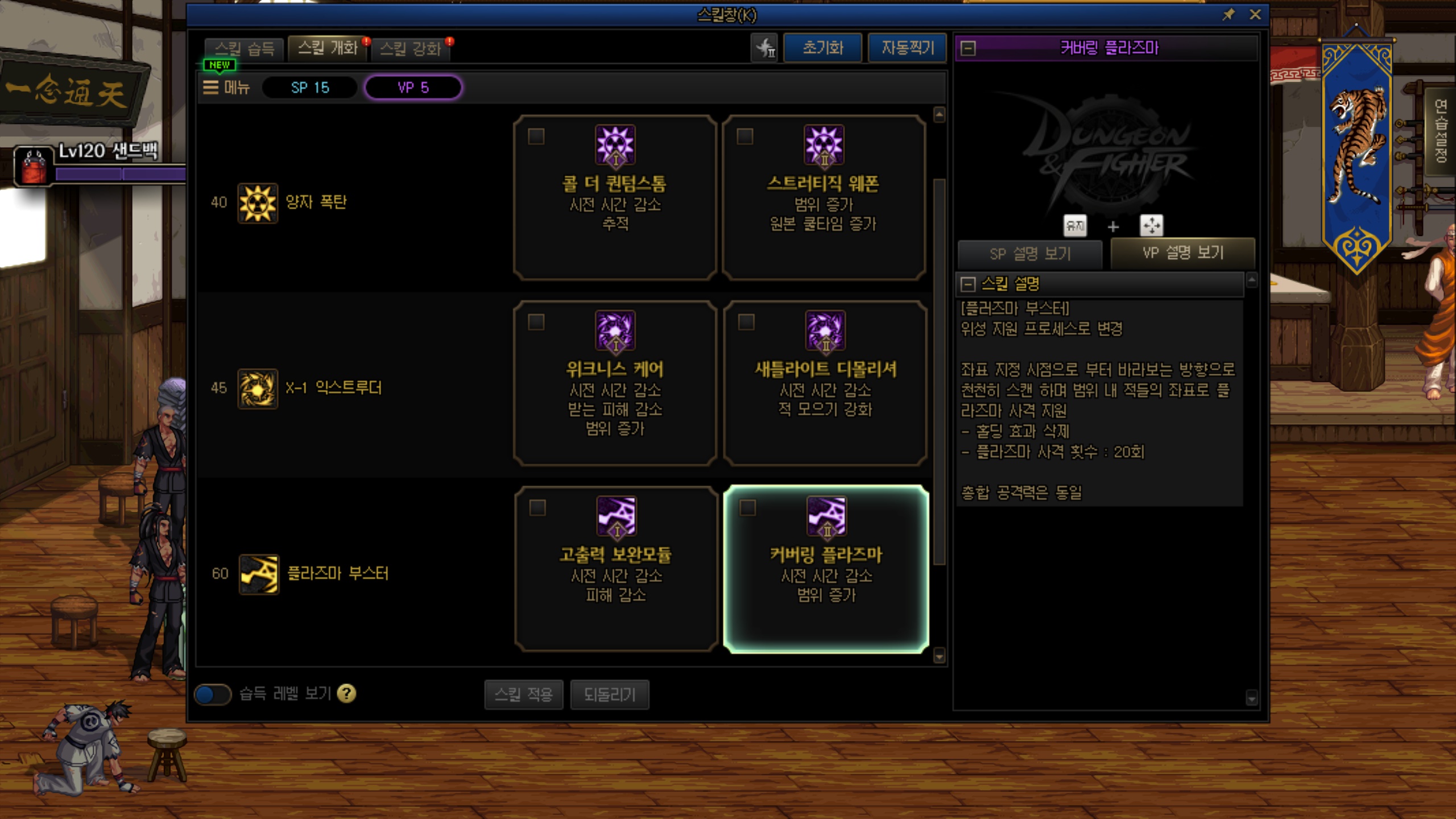1456x819 pixels.
Task: Activate the 자동찍기 auto-assign button
Action: point(907,48)
